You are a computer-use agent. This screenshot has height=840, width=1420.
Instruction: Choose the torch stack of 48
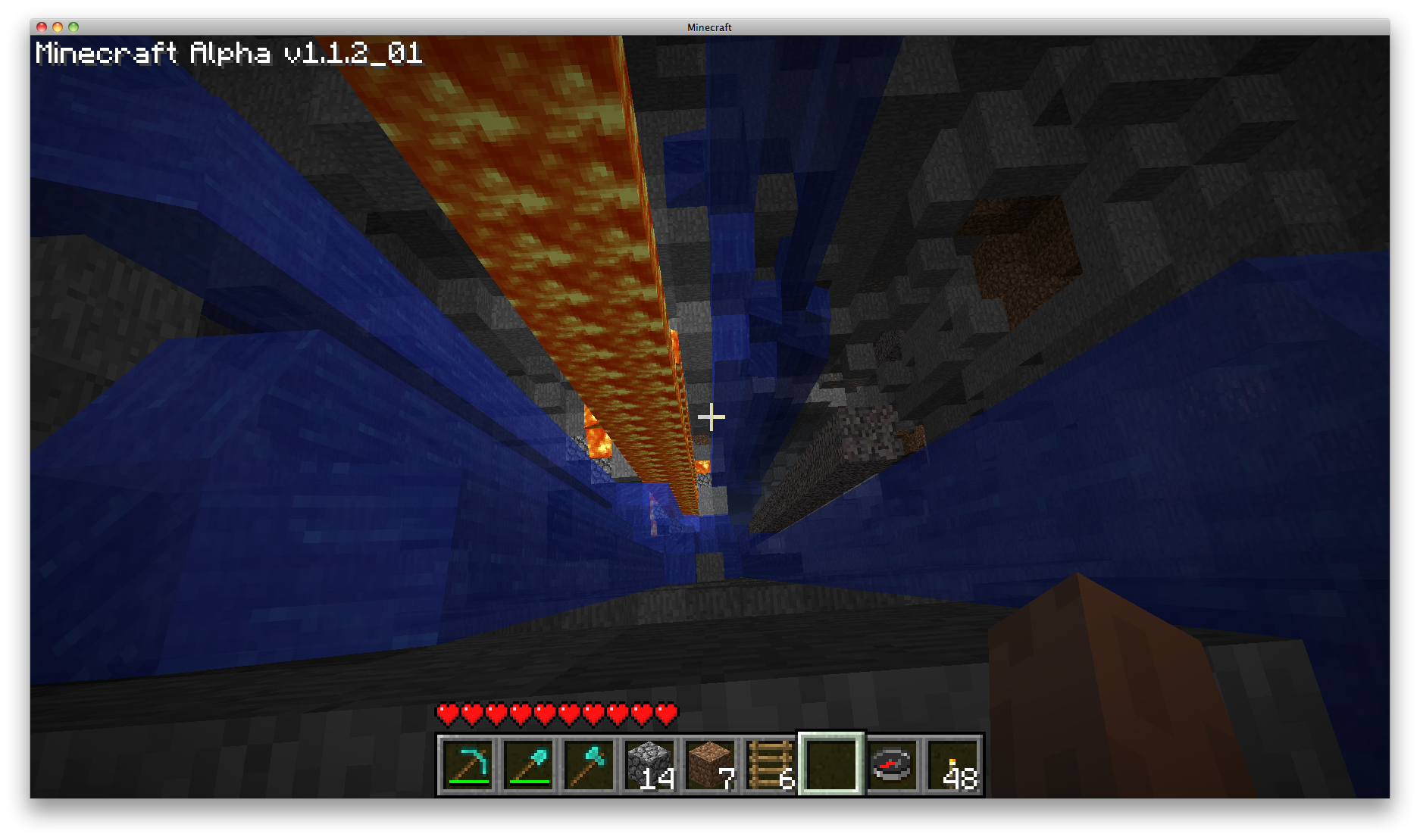click(x=952, y=765)
